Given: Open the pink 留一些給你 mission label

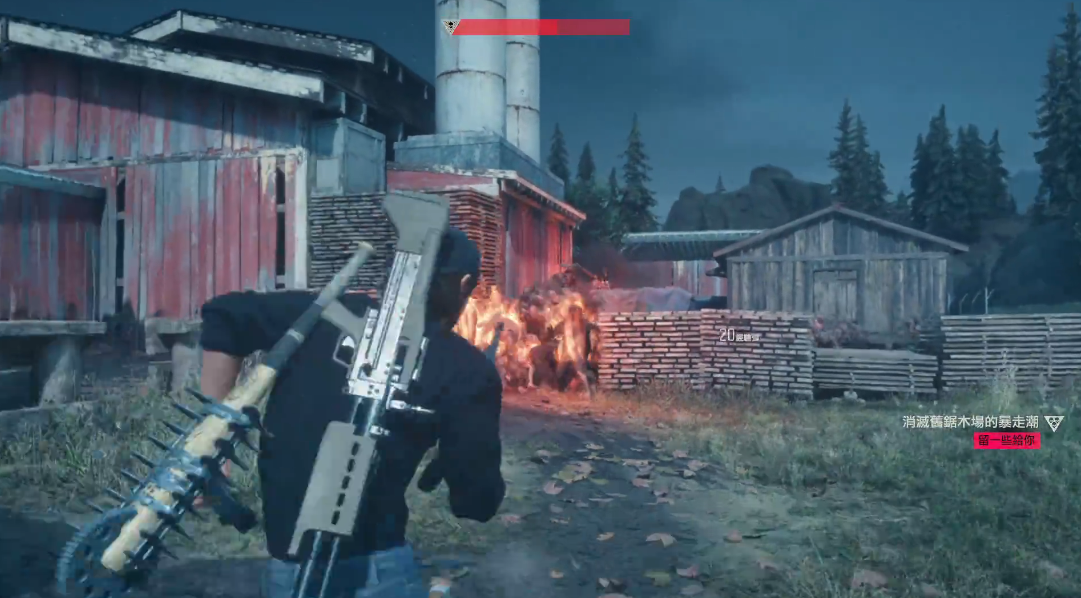Looking at the screenshot, I should [x=1006, y=440].
